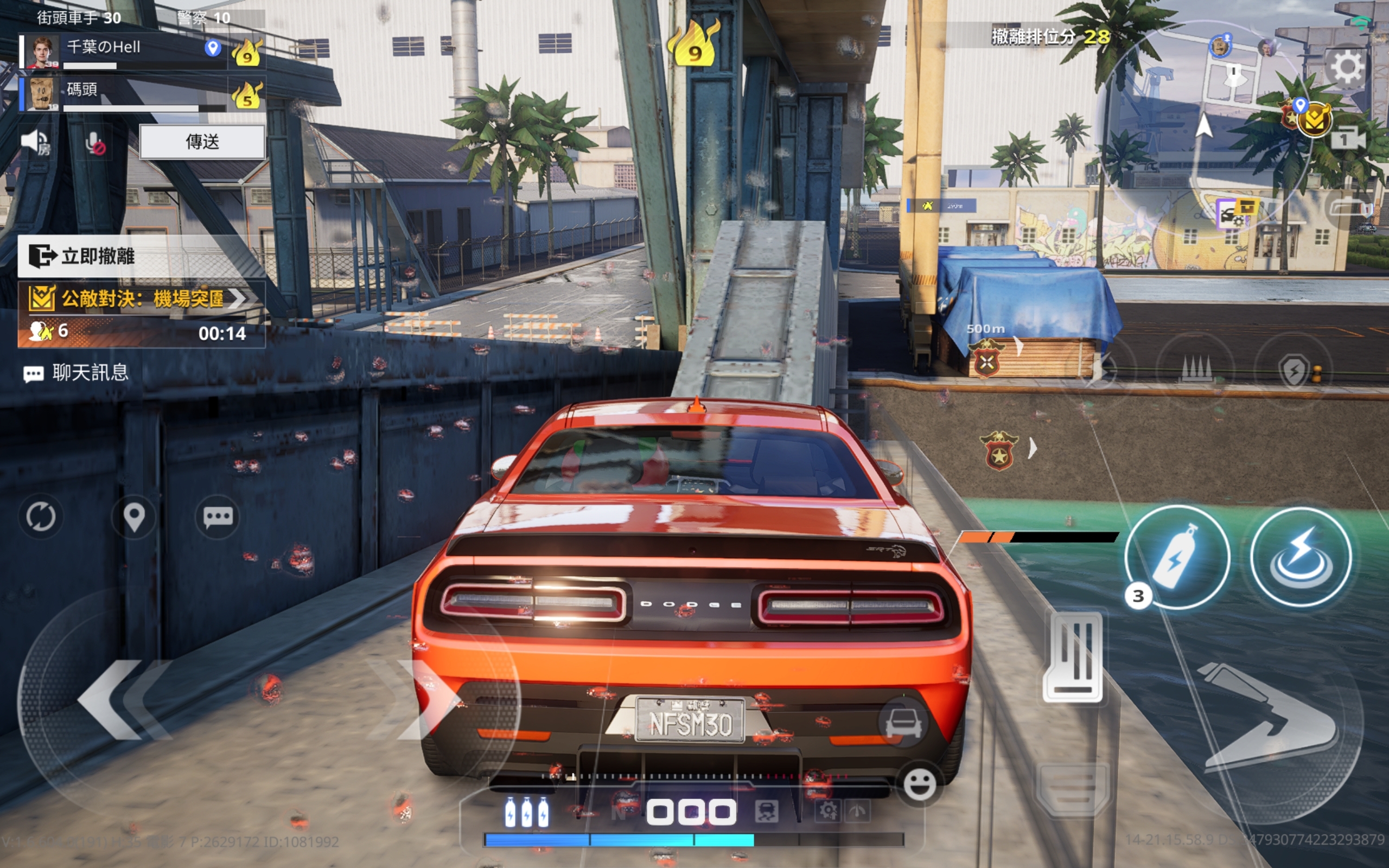Screen dimensions: 1389x868
Task: Open the gear settings menu
Action: [x=1347, y=68]
